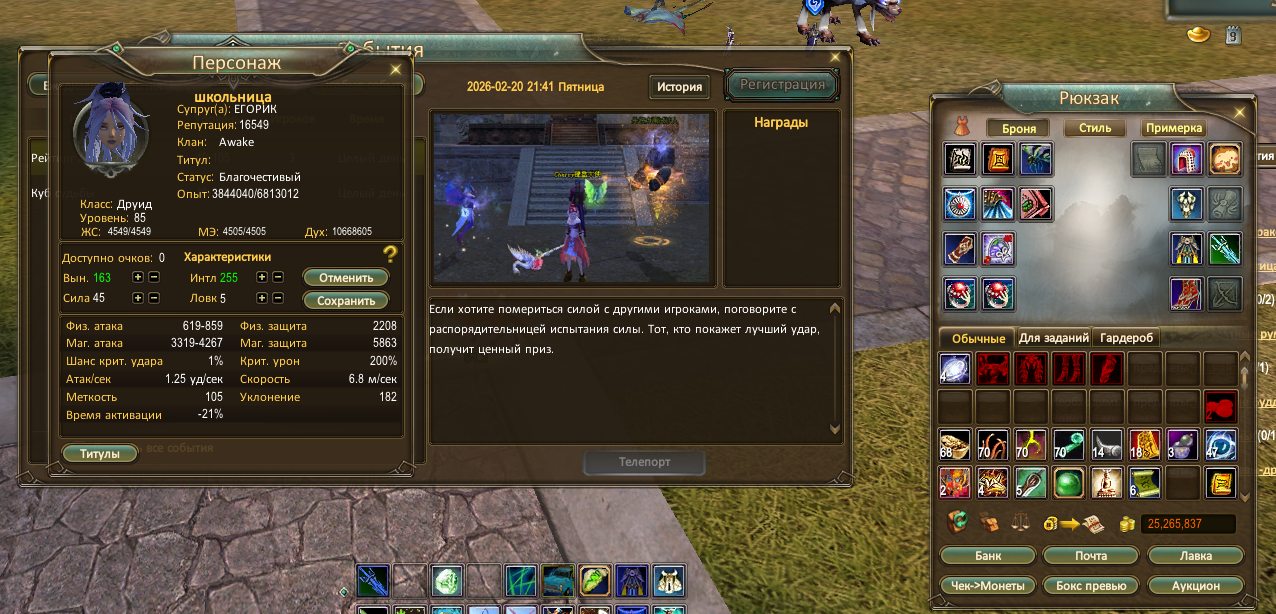
Task: Click the Отменить button in characteristics
Action: [346, 278]
